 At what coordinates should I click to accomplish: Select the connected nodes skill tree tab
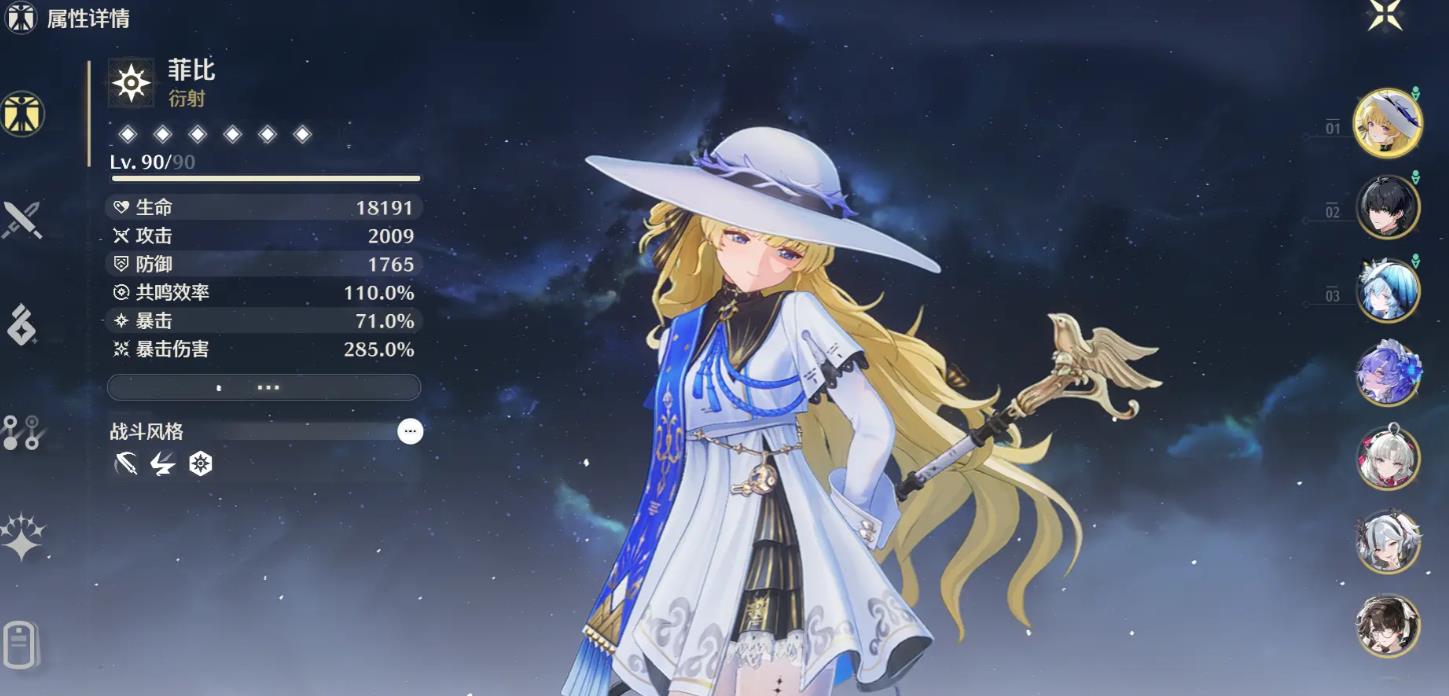click(x=21, y=431)
